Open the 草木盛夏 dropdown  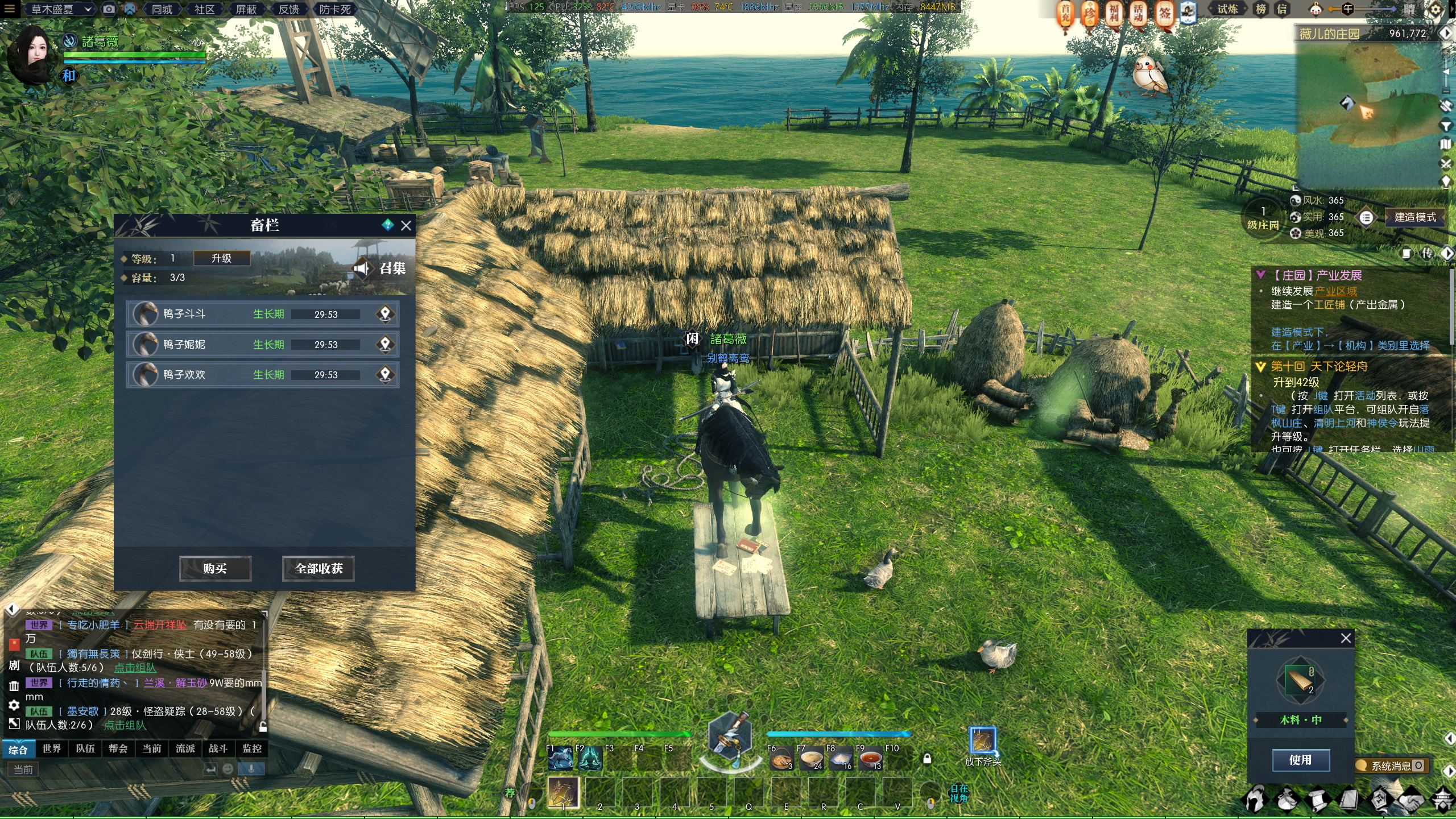tap(60, 9)
